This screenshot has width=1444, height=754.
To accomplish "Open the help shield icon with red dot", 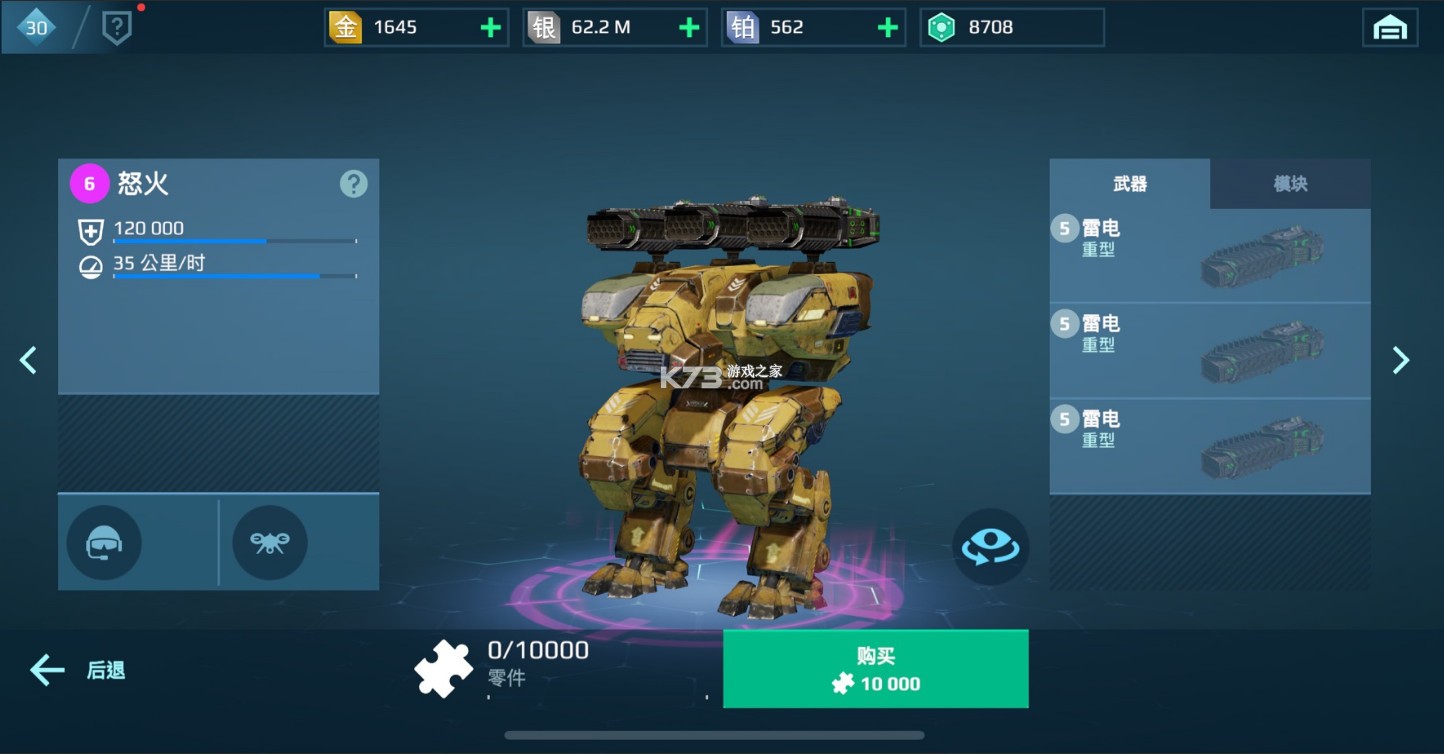I will click(x=117, y=28).
